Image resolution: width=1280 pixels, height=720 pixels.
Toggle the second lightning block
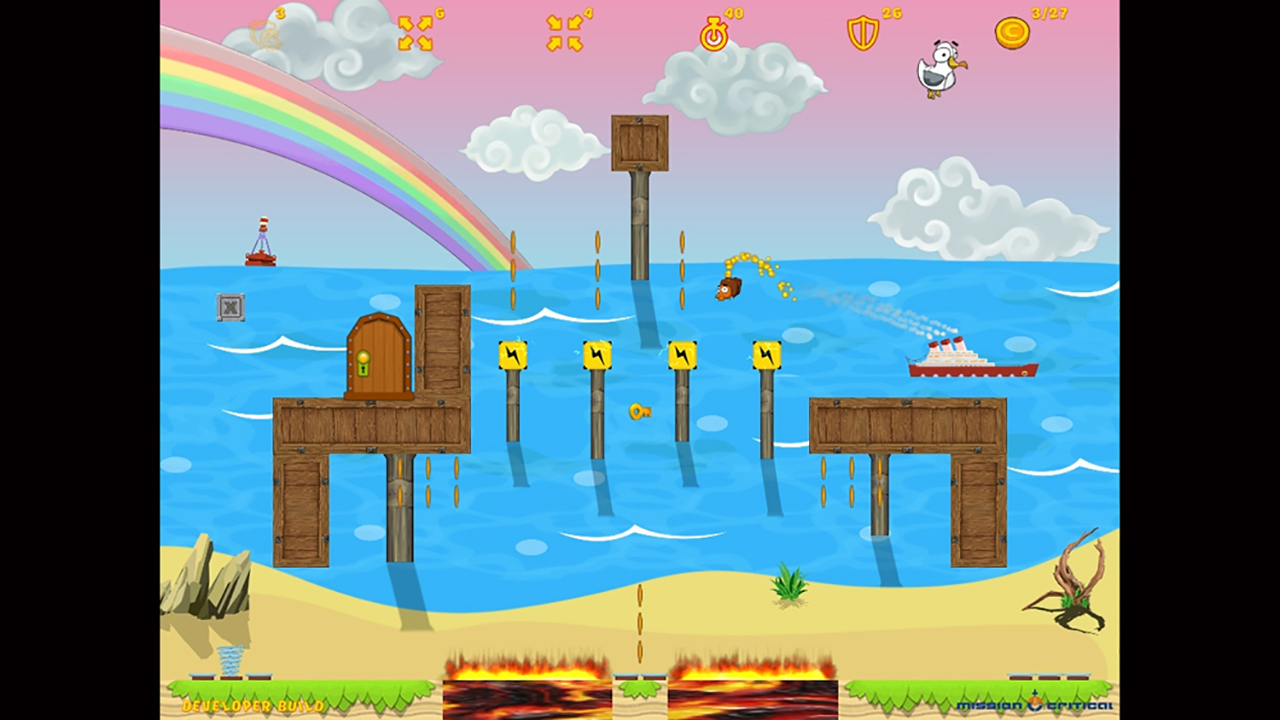(x=597, y=354)
